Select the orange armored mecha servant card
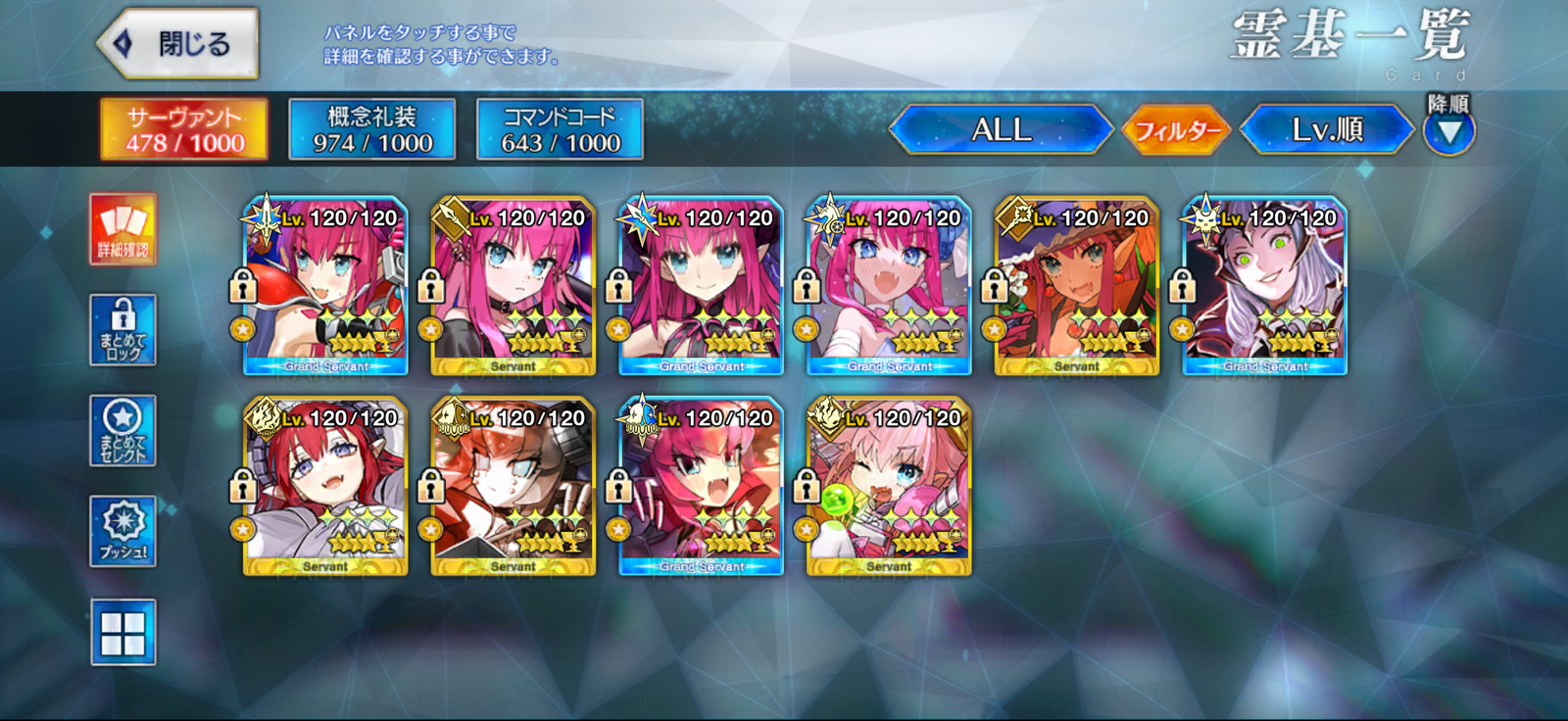 (x=513, y=487)
